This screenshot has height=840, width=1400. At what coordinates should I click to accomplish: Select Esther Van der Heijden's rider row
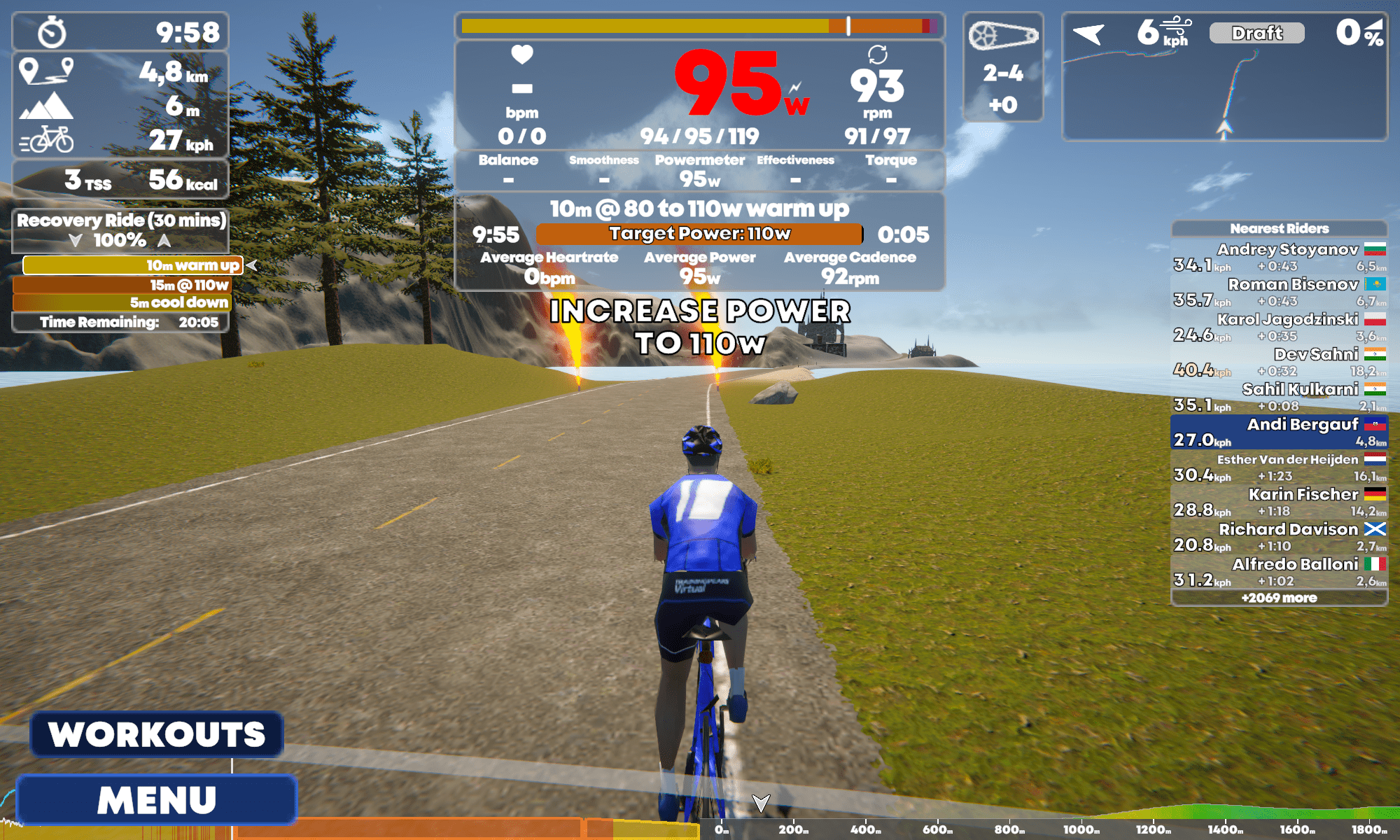[x=1279, y=467]
